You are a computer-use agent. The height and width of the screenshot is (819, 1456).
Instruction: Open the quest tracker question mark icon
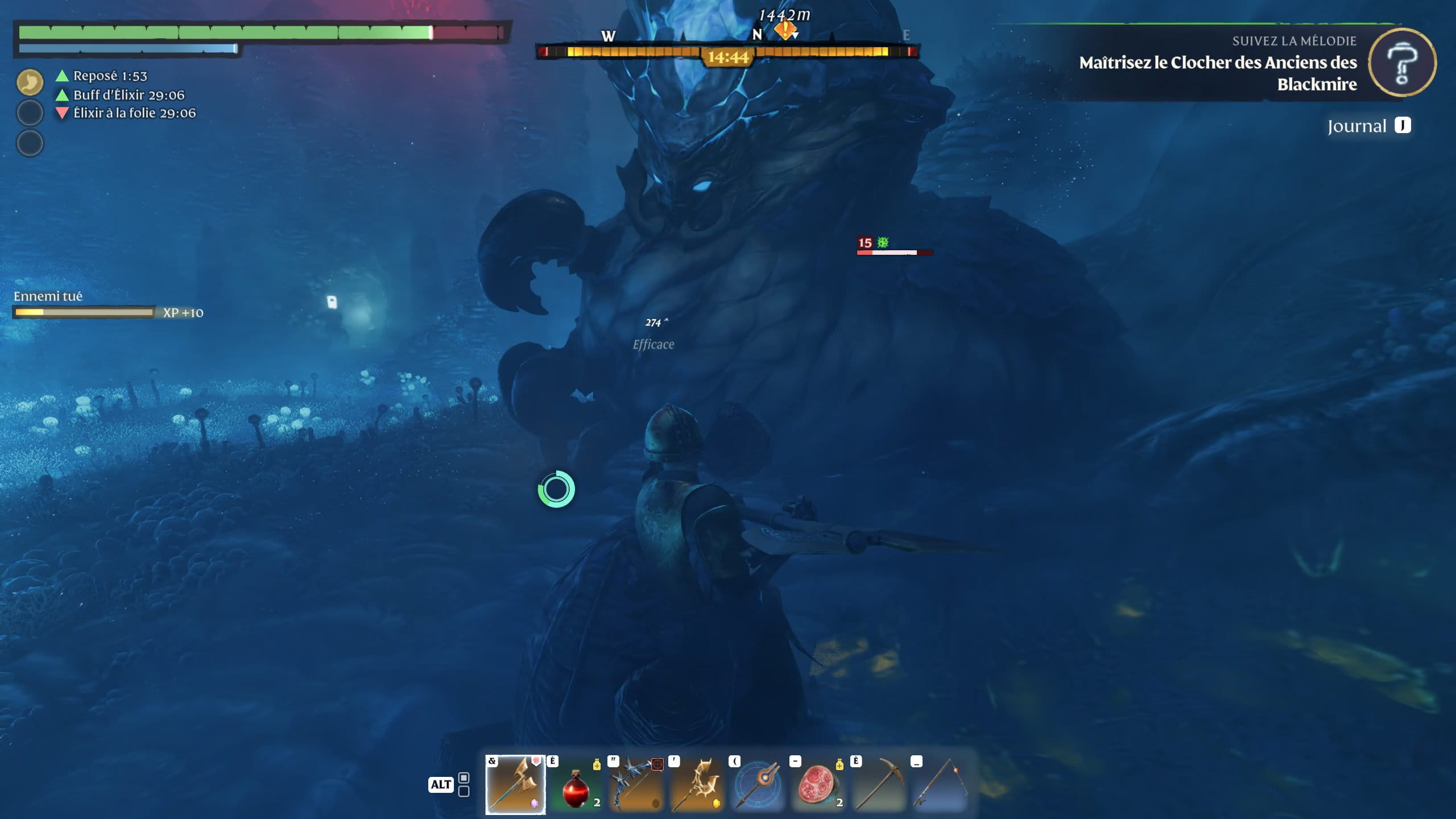click(x=1402, y=63)
